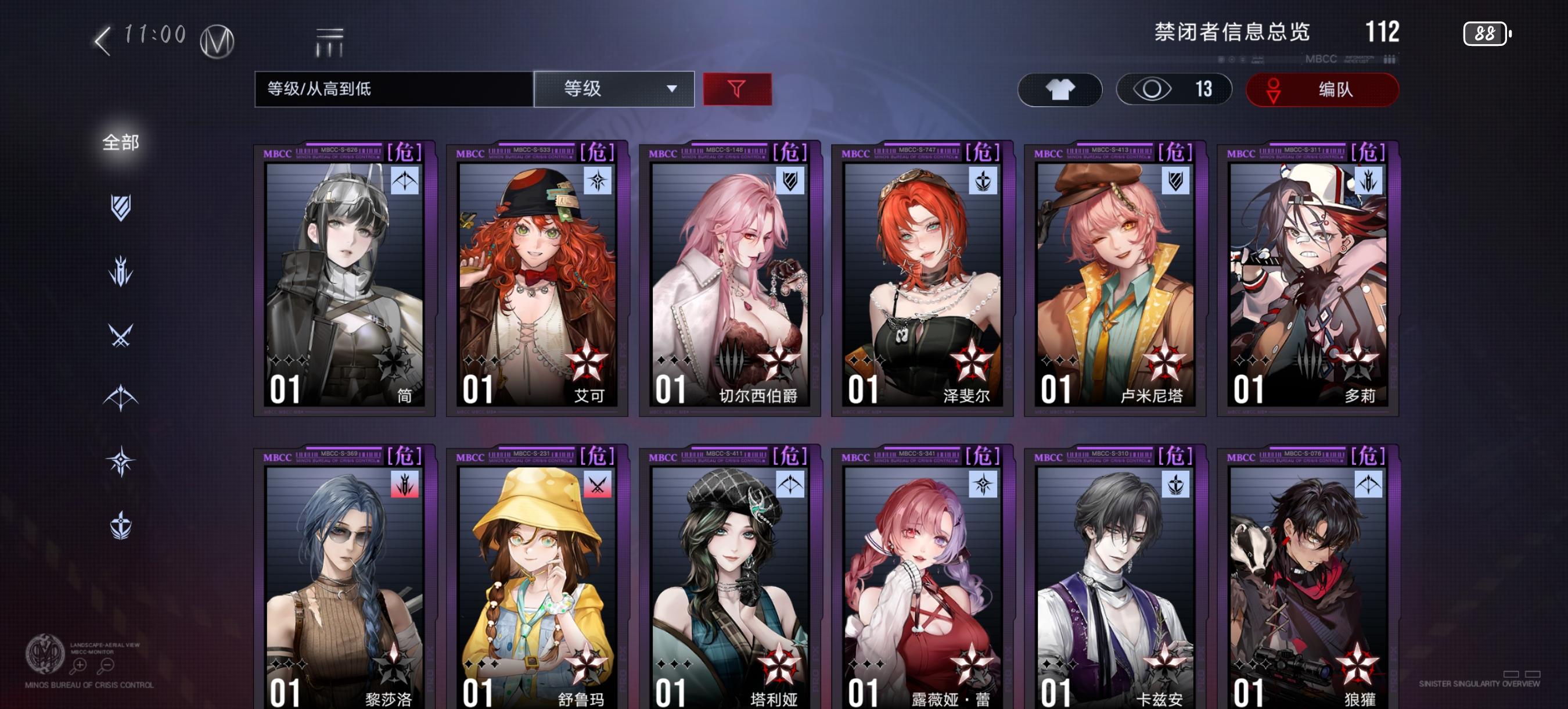Open the red funnel filter icon
The image size is (1568, 709).
[737, 89]
